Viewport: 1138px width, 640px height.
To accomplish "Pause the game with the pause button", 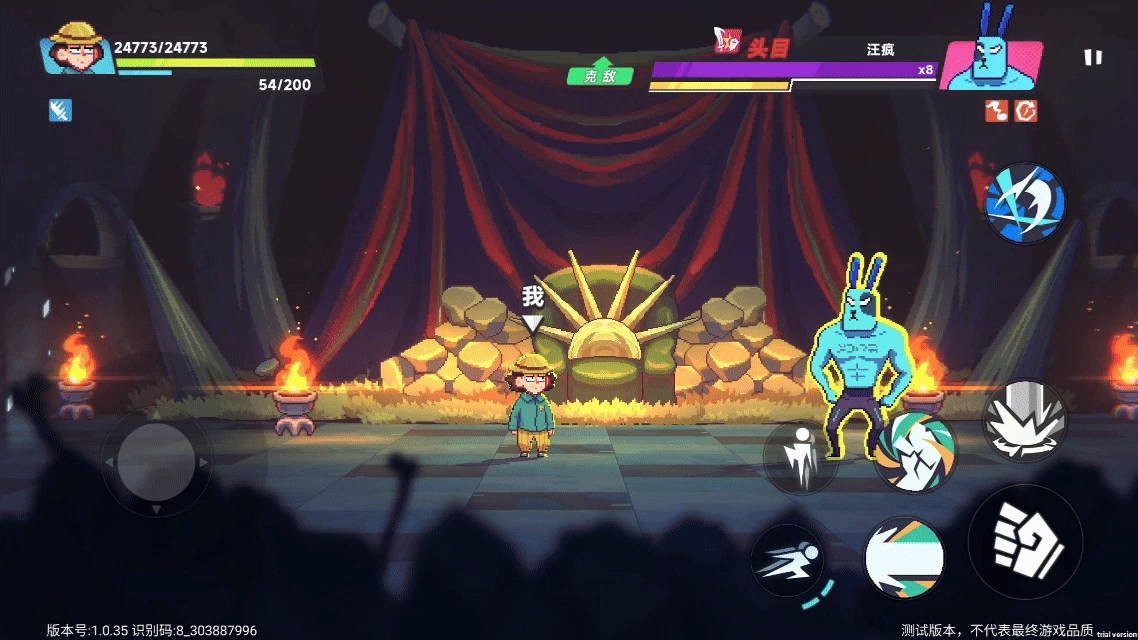I will click(1093, 57).
